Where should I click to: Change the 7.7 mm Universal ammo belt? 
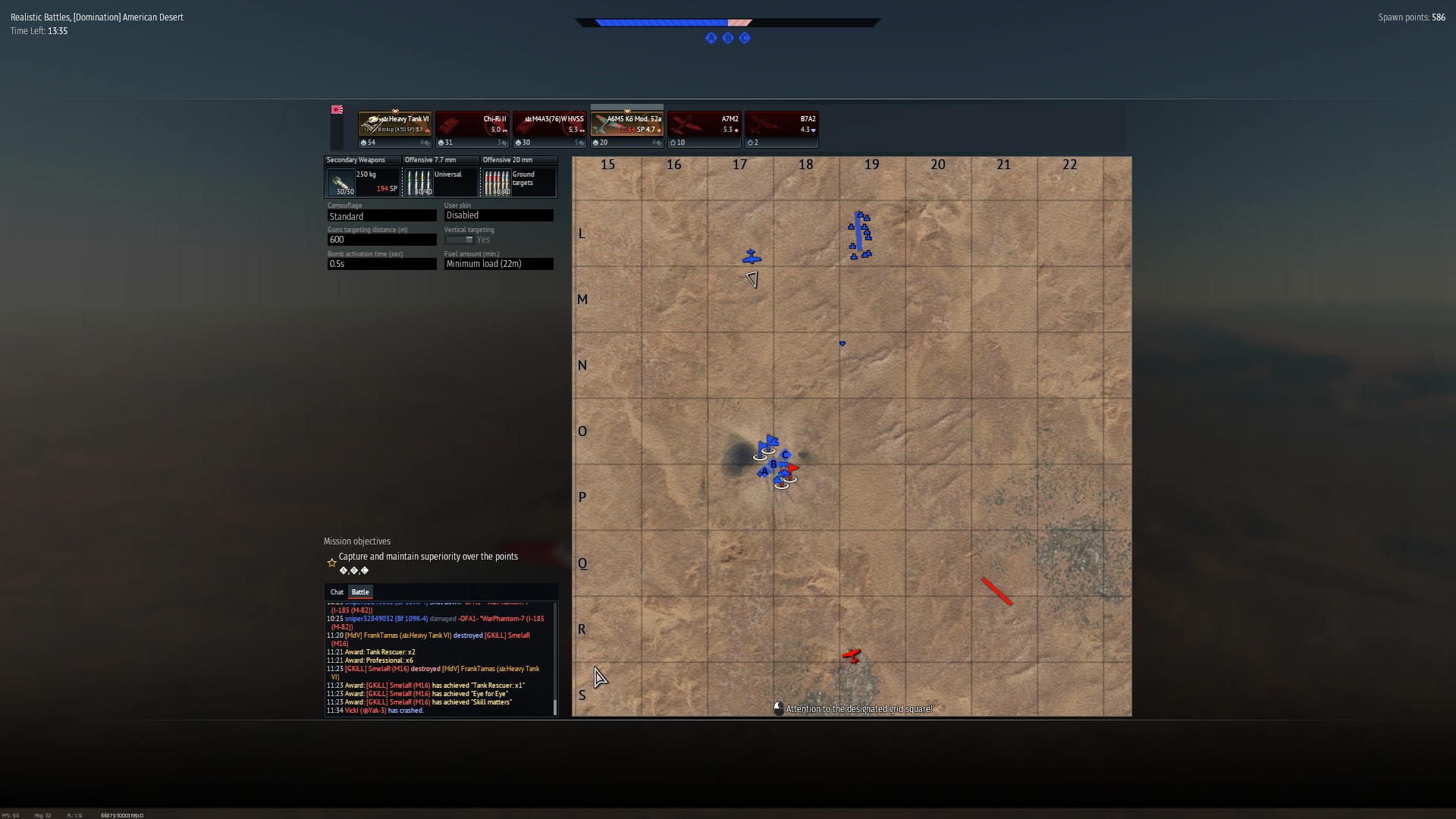[x=441, y=182]
